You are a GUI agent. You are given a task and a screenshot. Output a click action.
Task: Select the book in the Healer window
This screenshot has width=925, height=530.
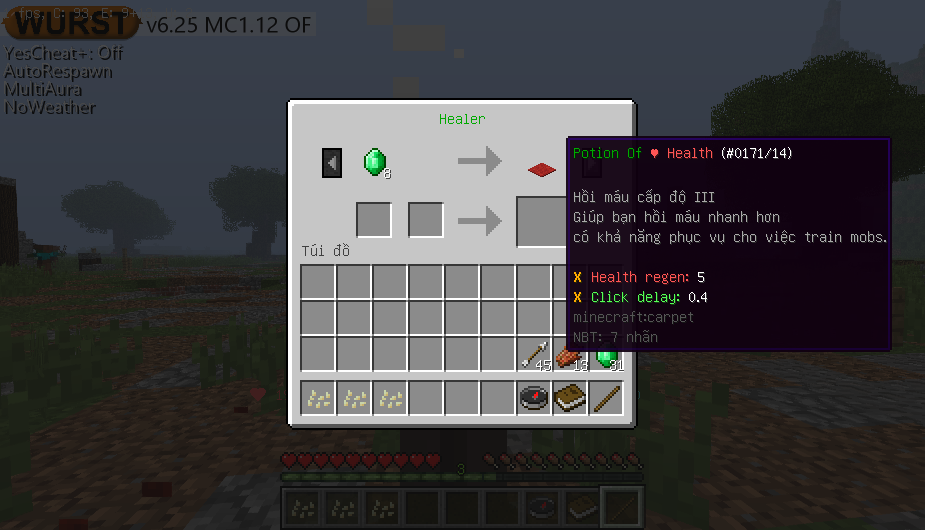tap(570, 398)
